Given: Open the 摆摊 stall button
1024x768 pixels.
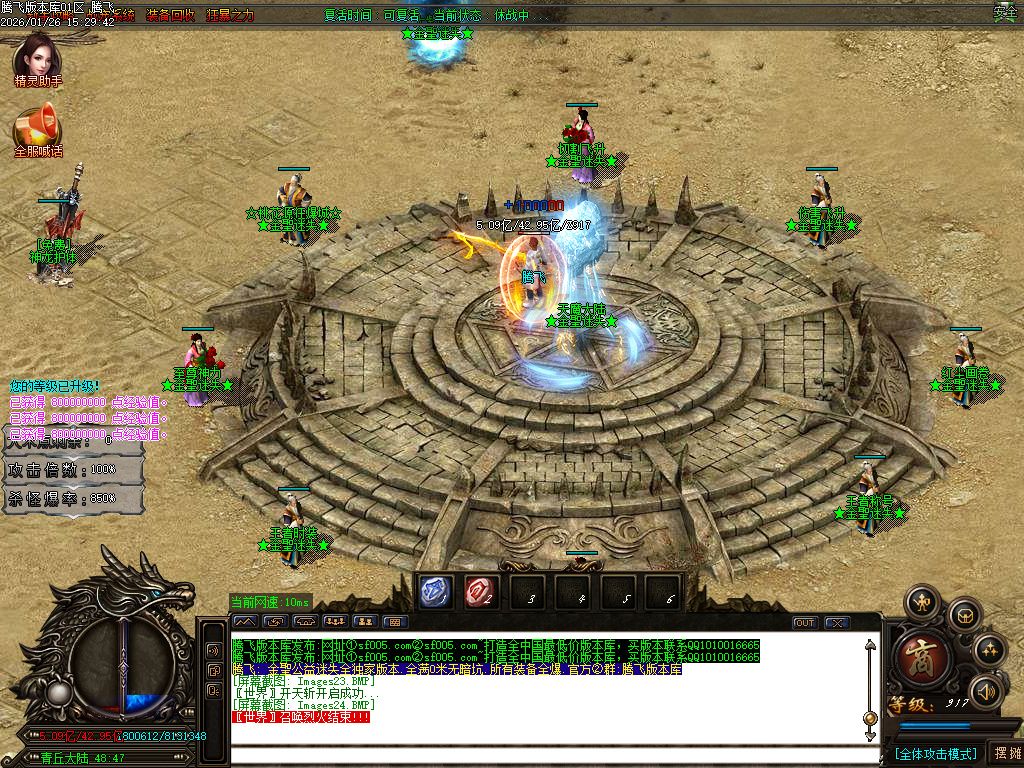Looking at the screenshot, I should [1005, 753].
